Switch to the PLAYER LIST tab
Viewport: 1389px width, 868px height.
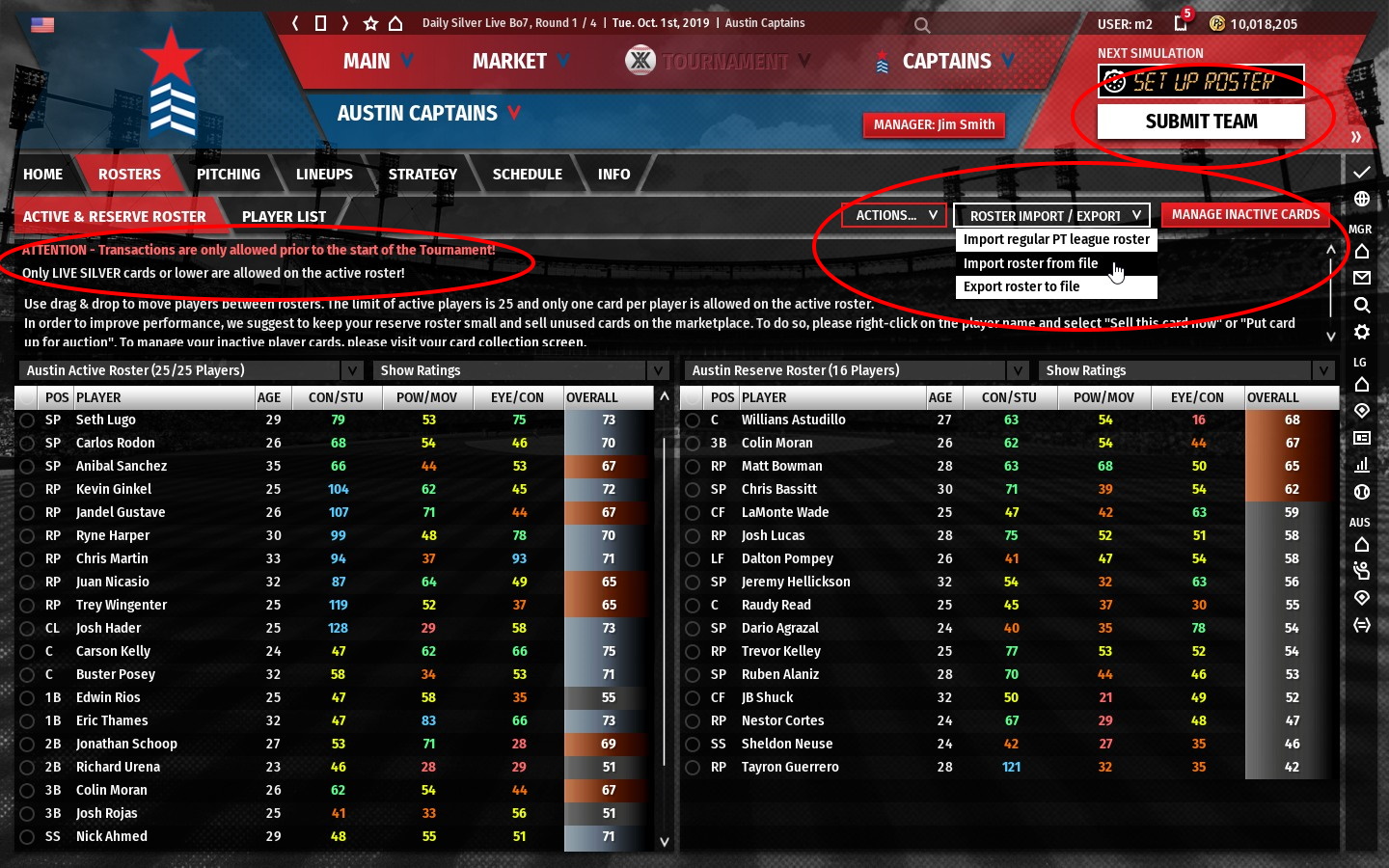pyautogui.click(x=285, y=215)
